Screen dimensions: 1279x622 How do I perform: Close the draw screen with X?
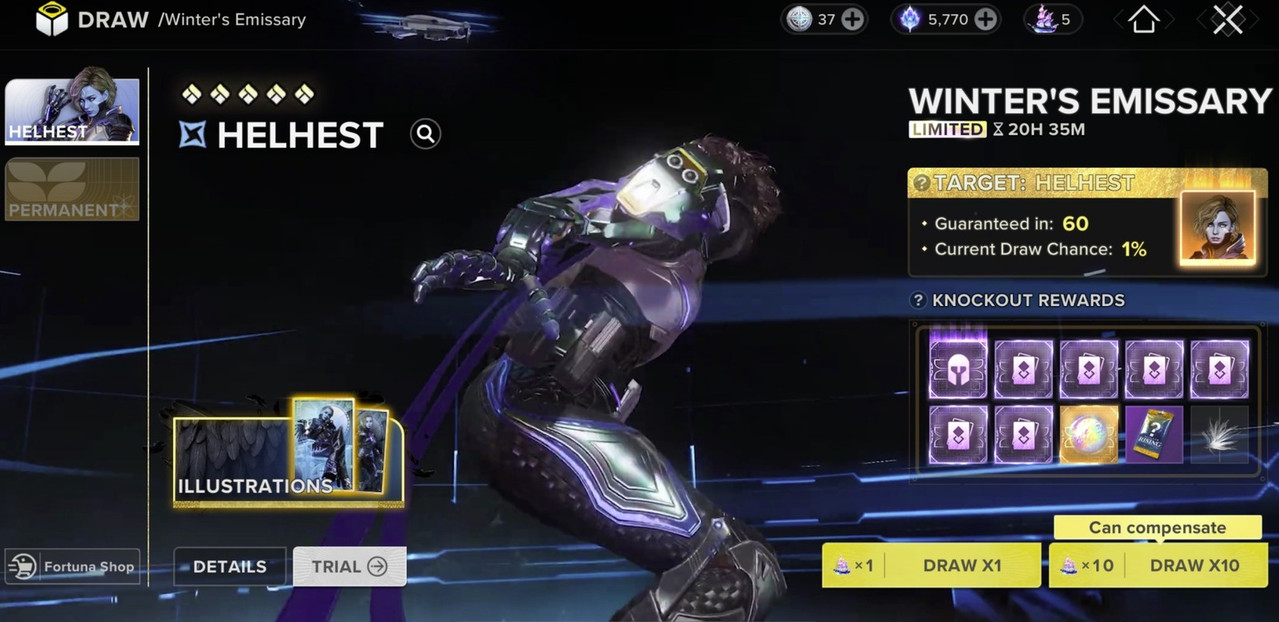pos(1227,19)
